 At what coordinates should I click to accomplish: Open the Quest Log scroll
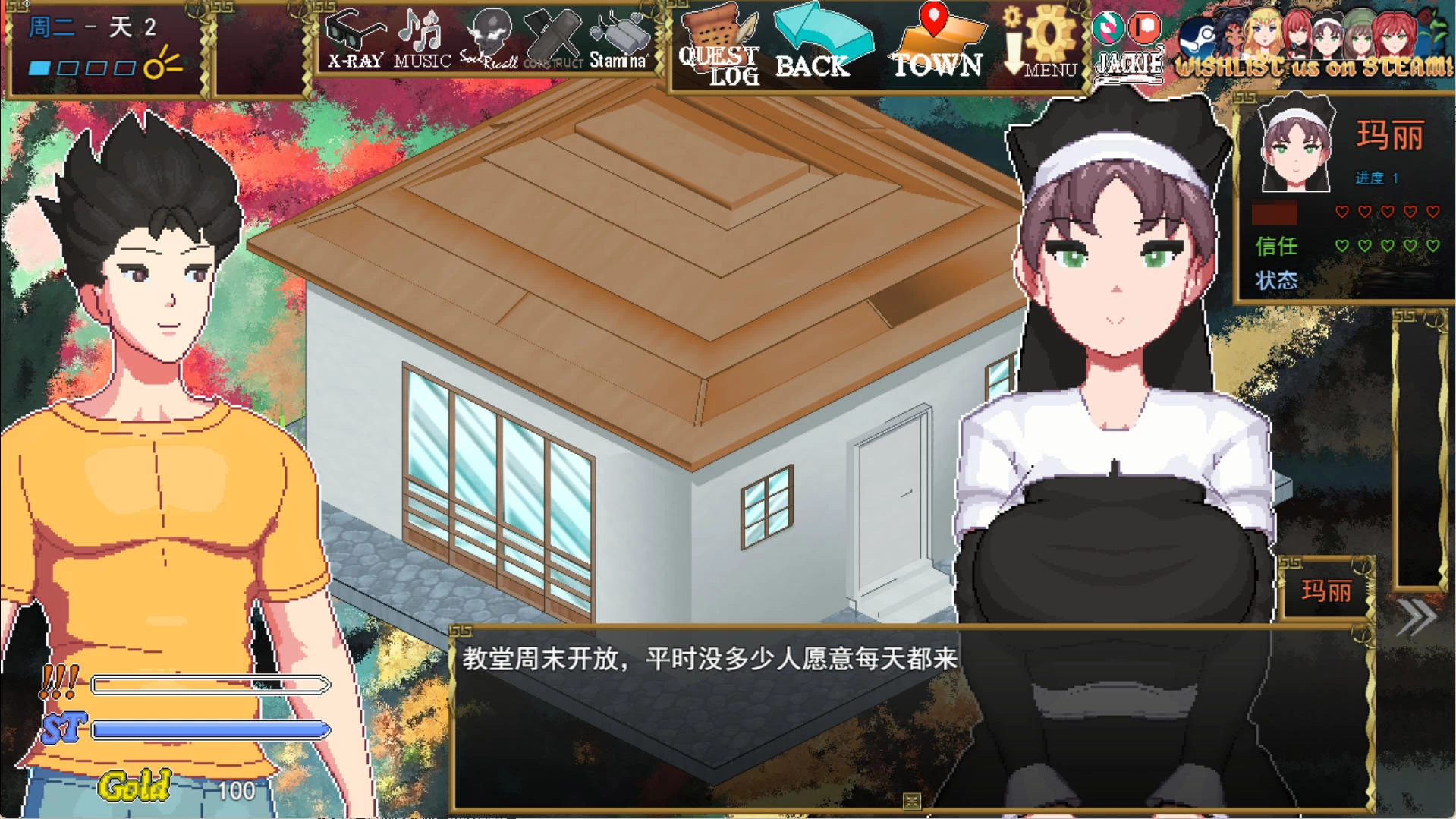point(719,46)
